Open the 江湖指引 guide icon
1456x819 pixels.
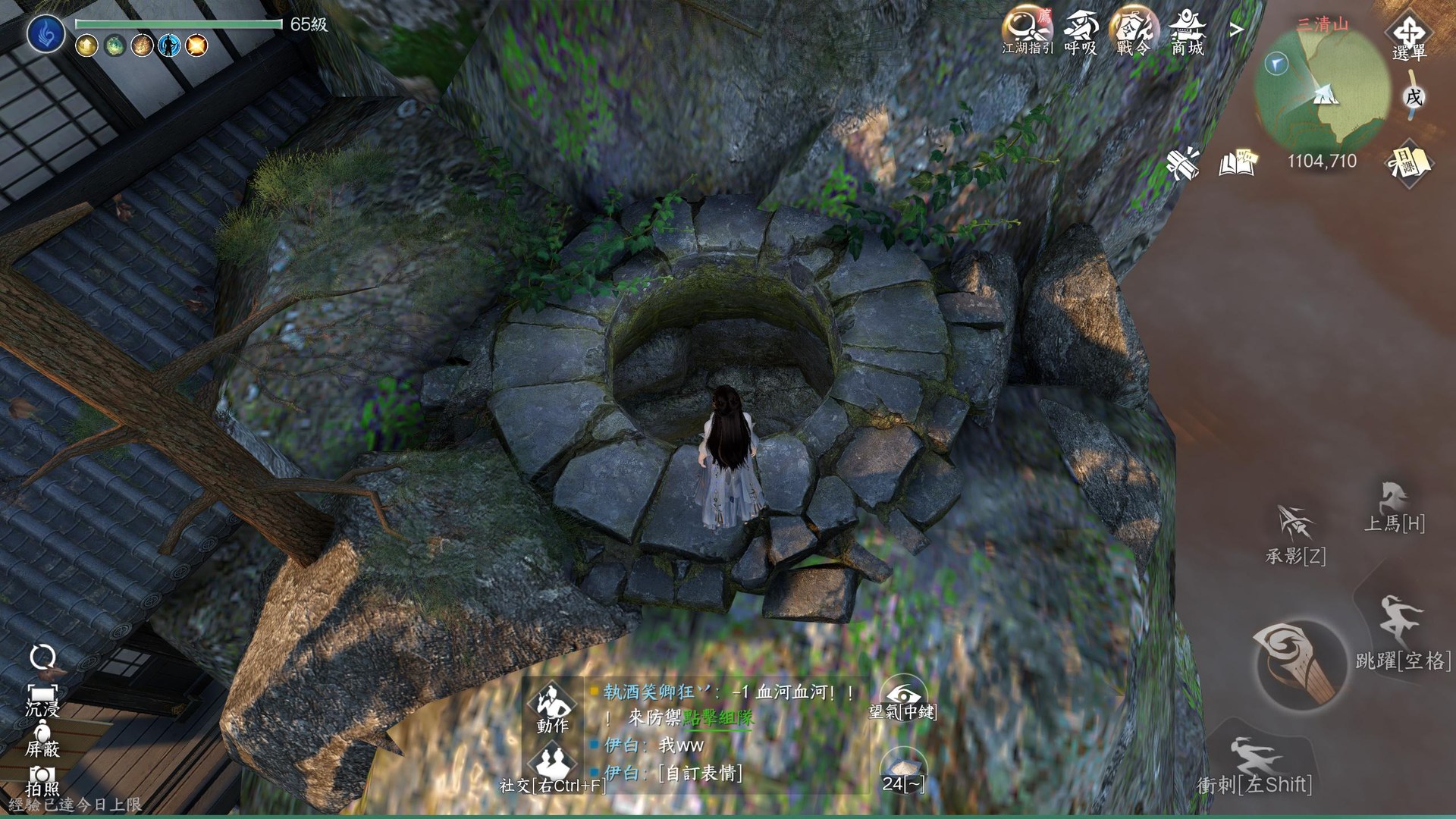click(1028, 30)
